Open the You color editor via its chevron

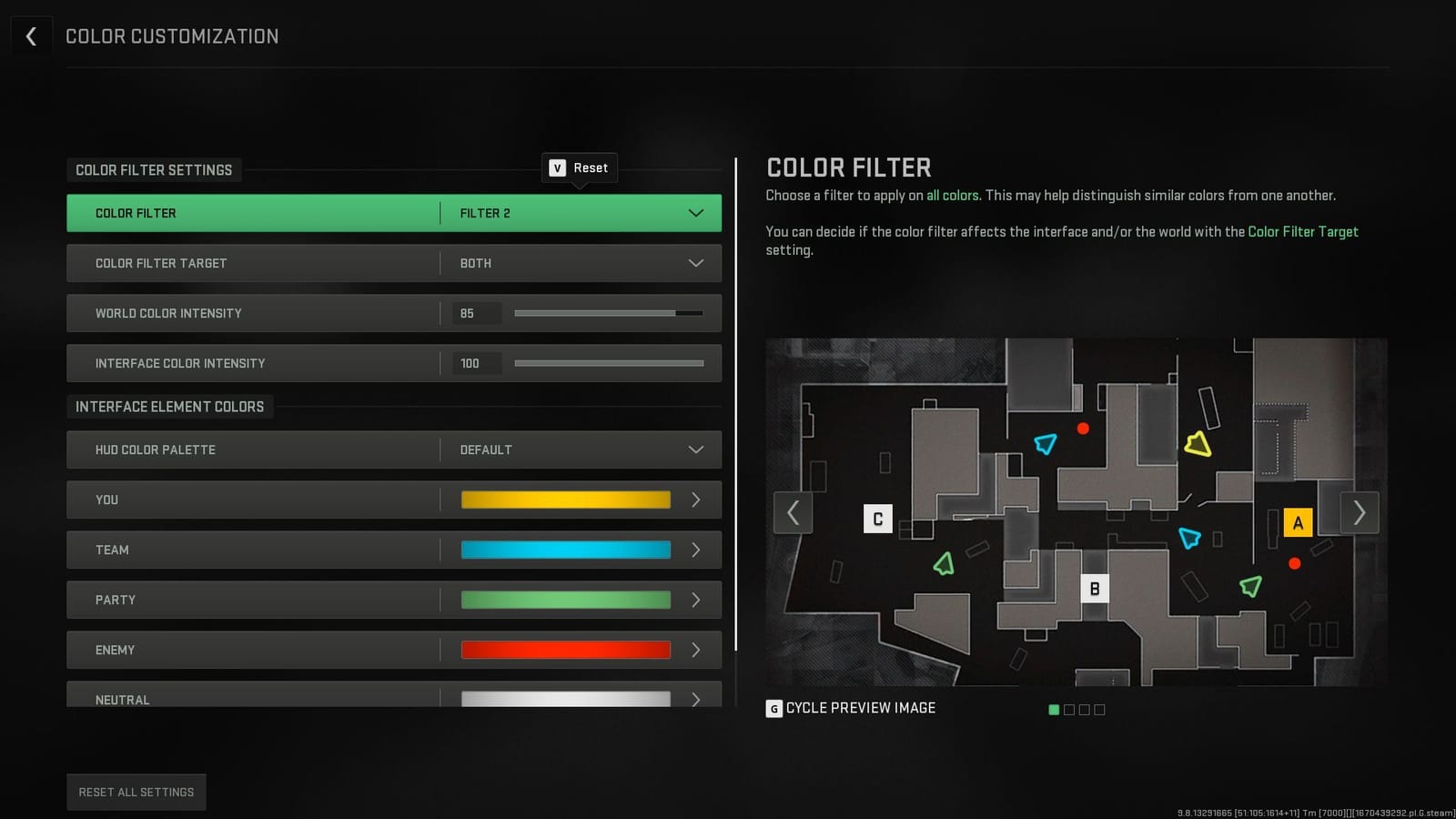pyautogui.click(x=695, y=500)
